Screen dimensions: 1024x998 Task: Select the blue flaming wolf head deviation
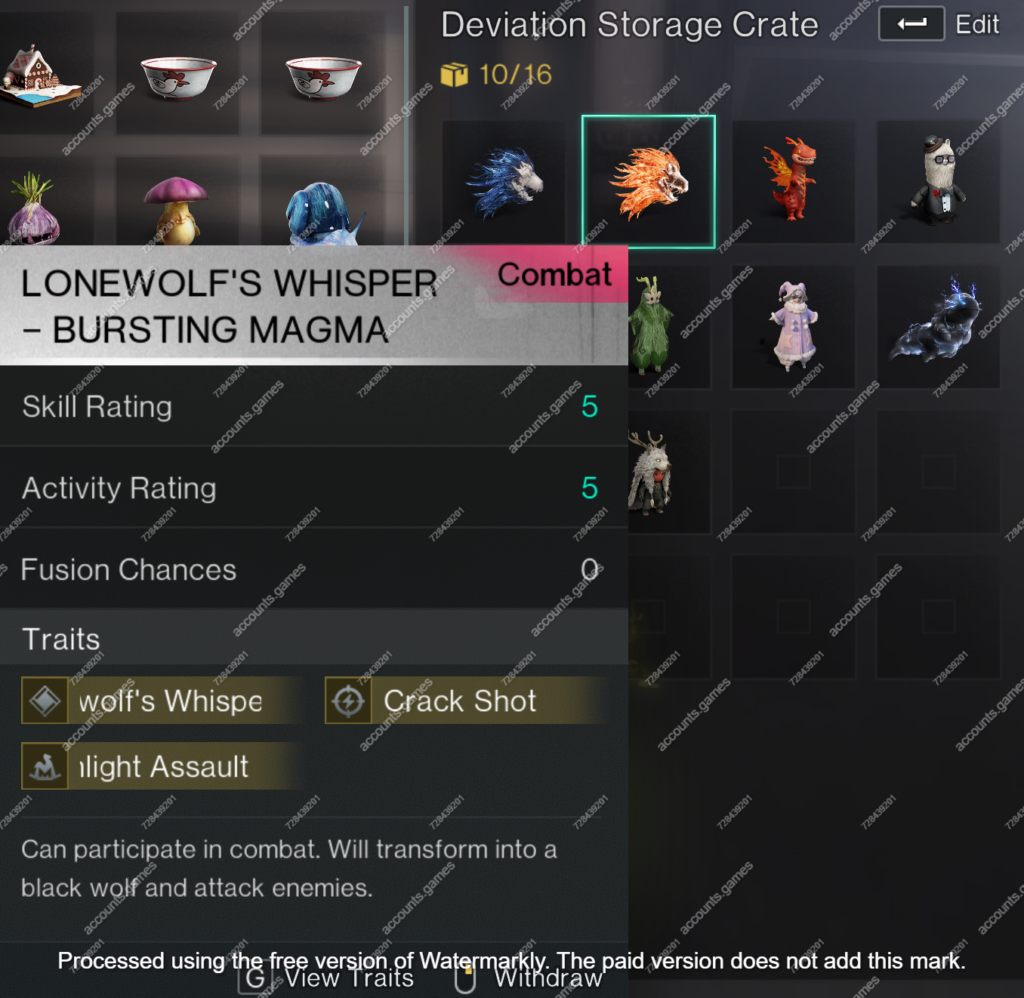click(505, 182)
